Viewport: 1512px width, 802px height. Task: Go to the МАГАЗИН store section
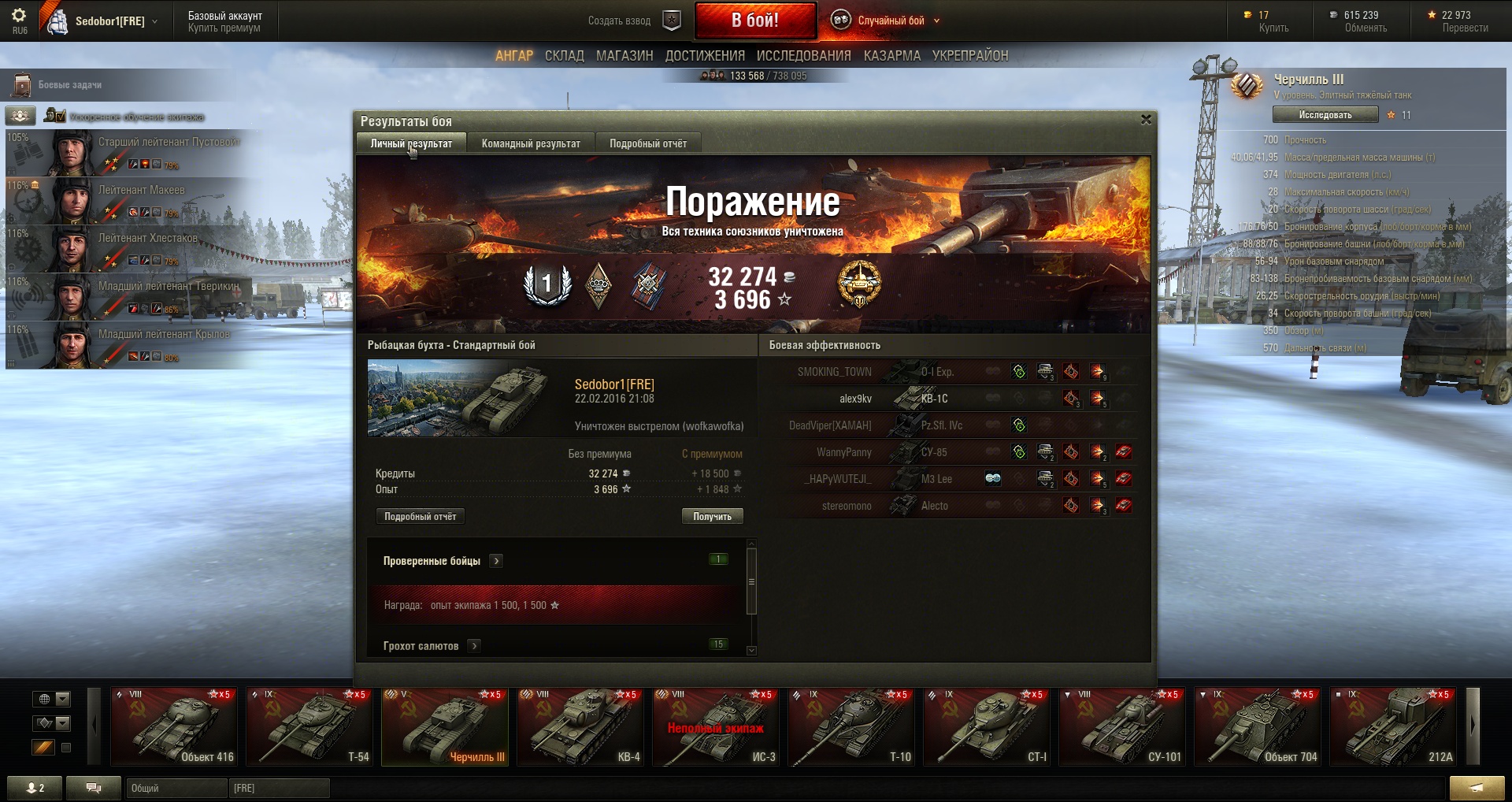[x=624, y=56]
